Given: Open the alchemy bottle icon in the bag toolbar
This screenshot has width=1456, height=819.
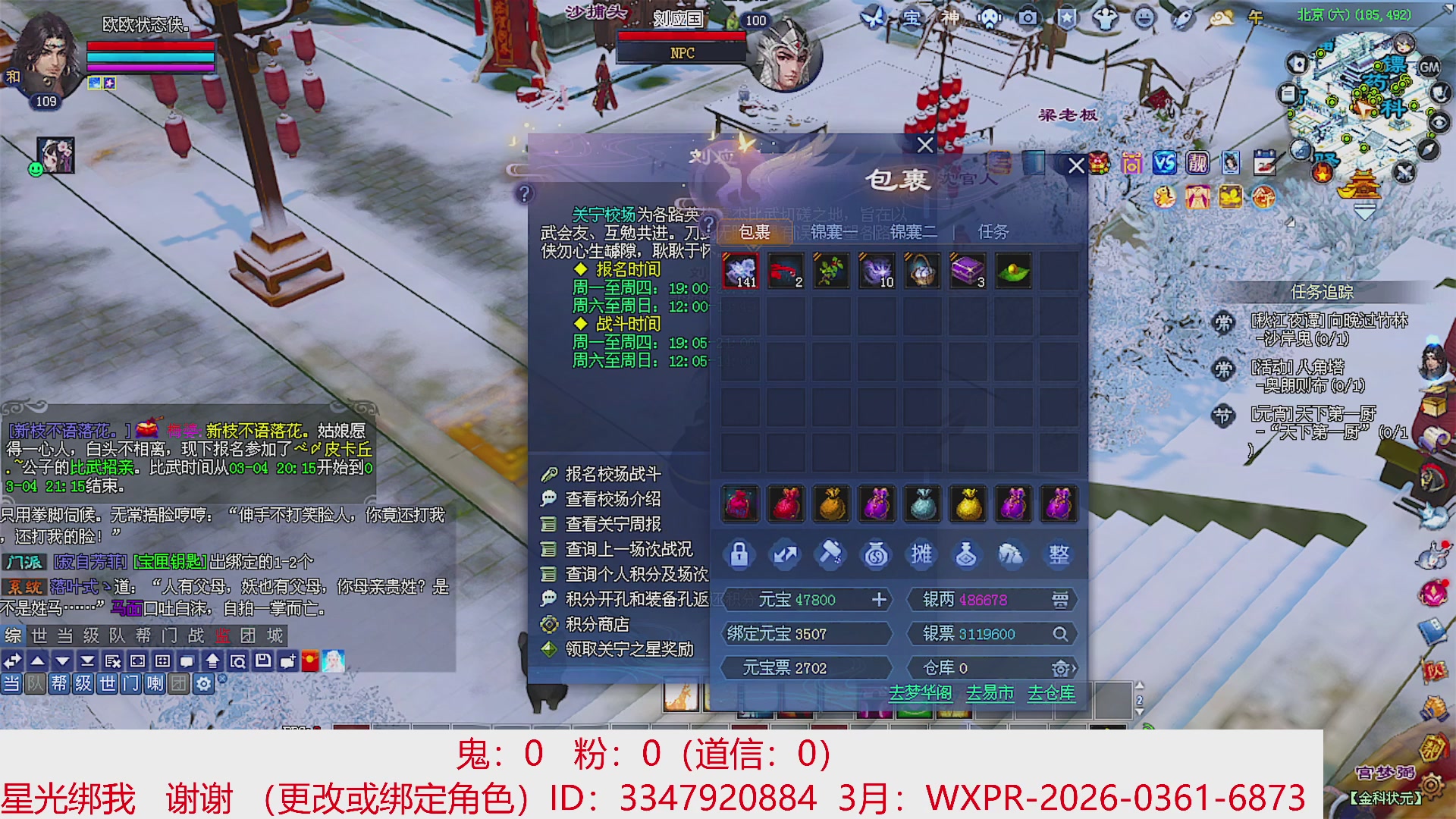Looking at the screenshot, I should click(968, 554).
